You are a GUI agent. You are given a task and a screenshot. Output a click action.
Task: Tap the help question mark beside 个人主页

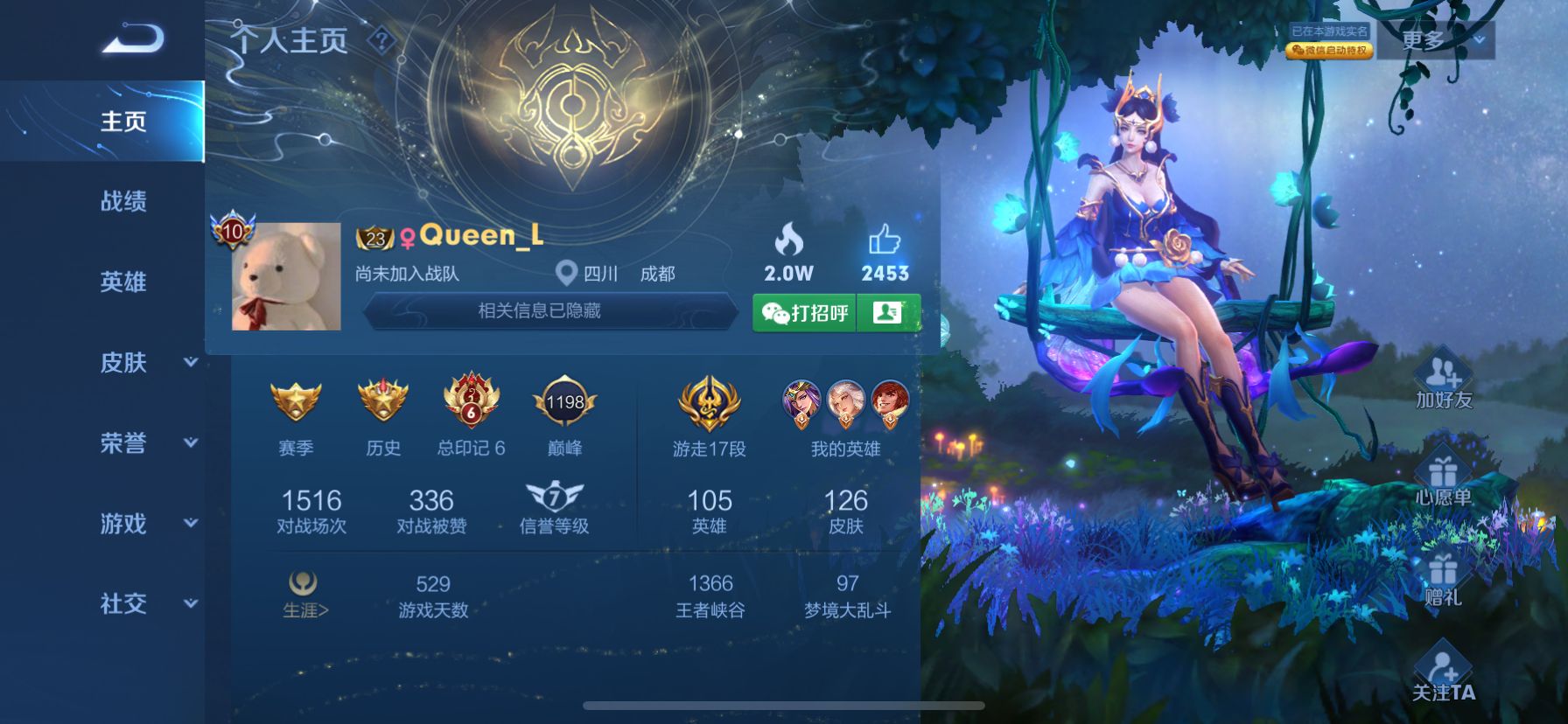click(x=382, y=38)
